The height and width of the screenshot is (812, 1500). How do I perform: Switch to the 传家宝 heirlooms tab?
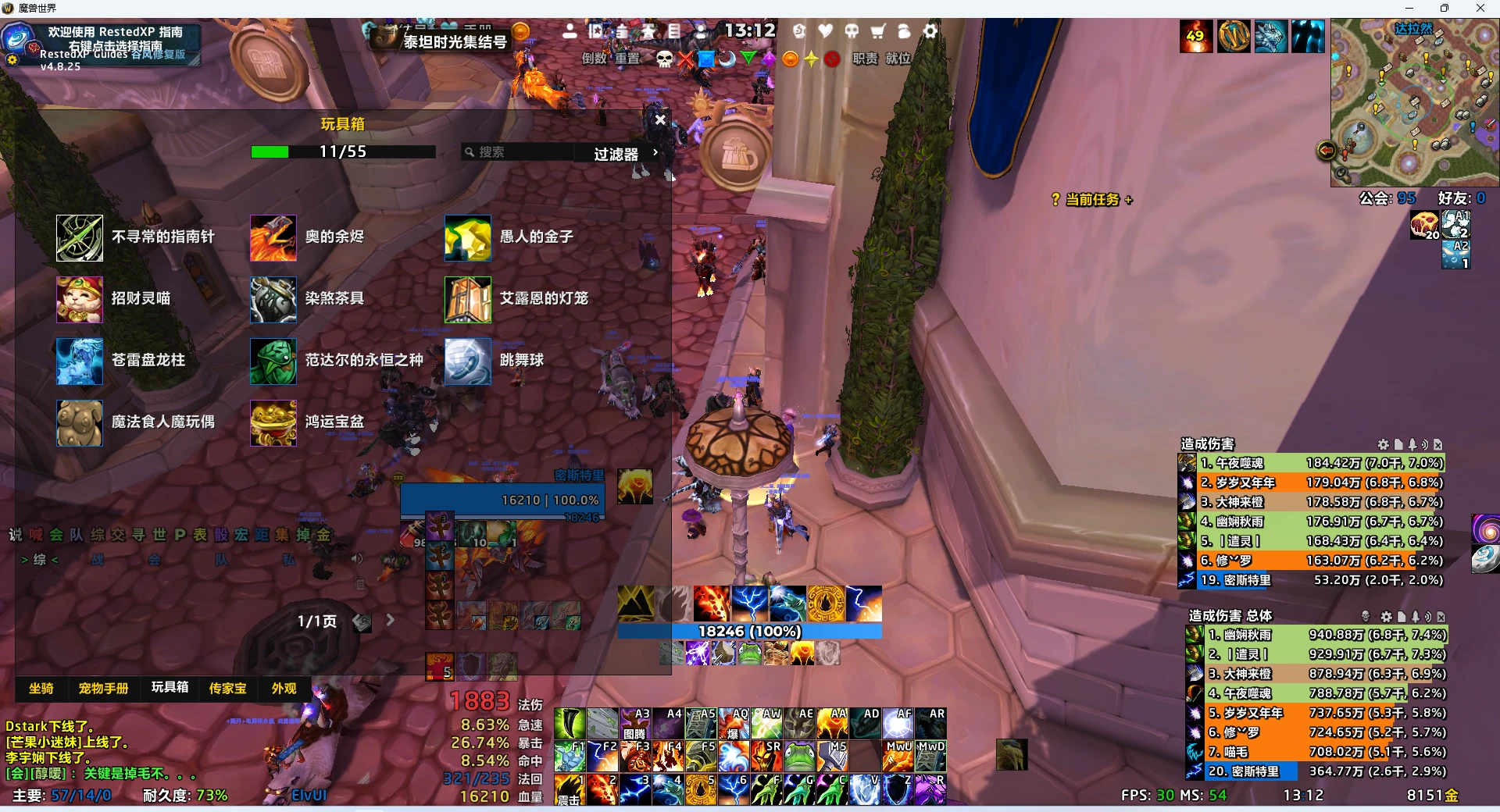pos(227,688)
